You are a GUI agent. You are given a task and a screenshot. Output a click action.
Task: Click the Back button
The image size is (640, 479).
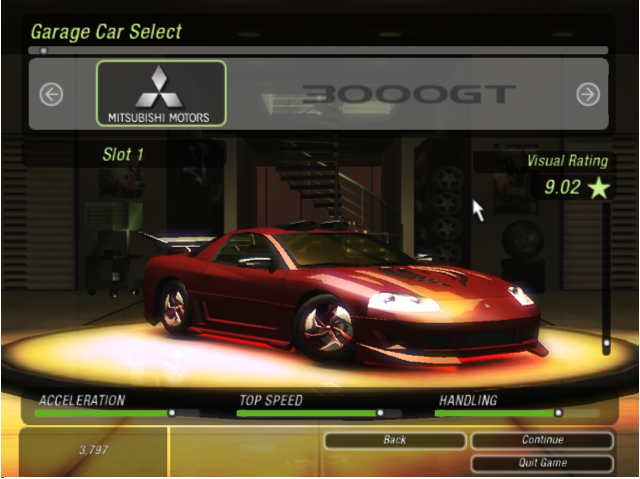395,440
